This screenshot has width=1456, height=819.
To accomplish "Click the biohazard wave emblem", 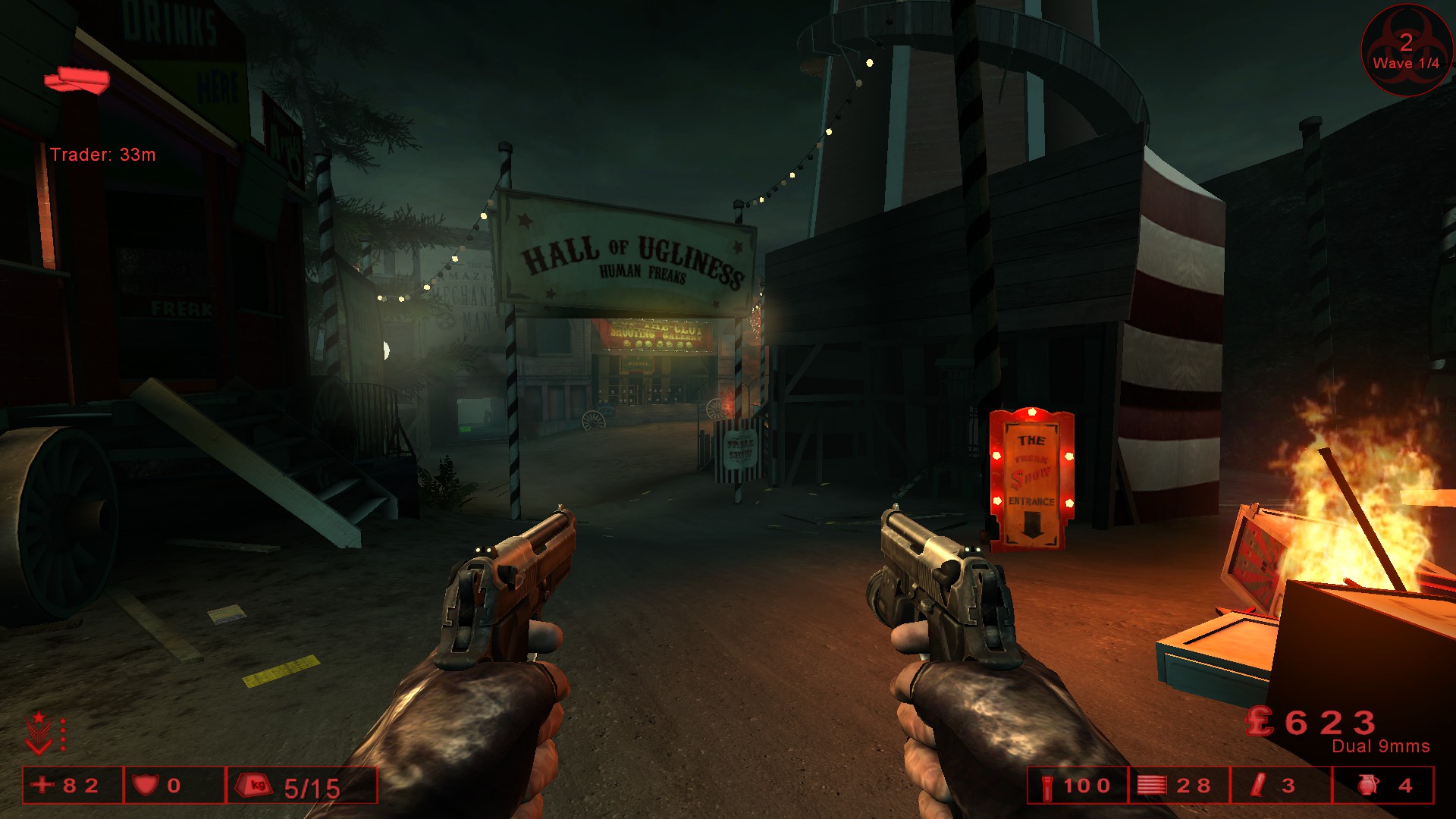I will point(1406,50).
